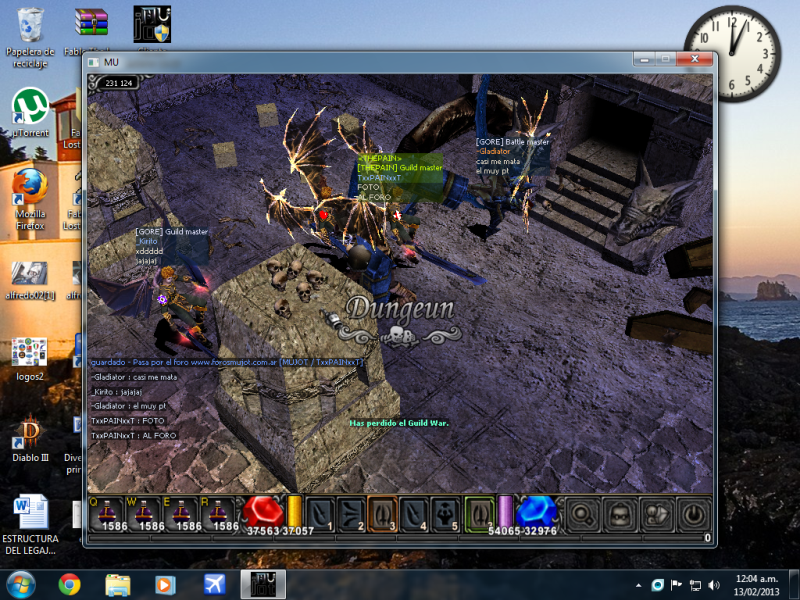
Task: Pick skill slot number 5
Action: point(446,513)
